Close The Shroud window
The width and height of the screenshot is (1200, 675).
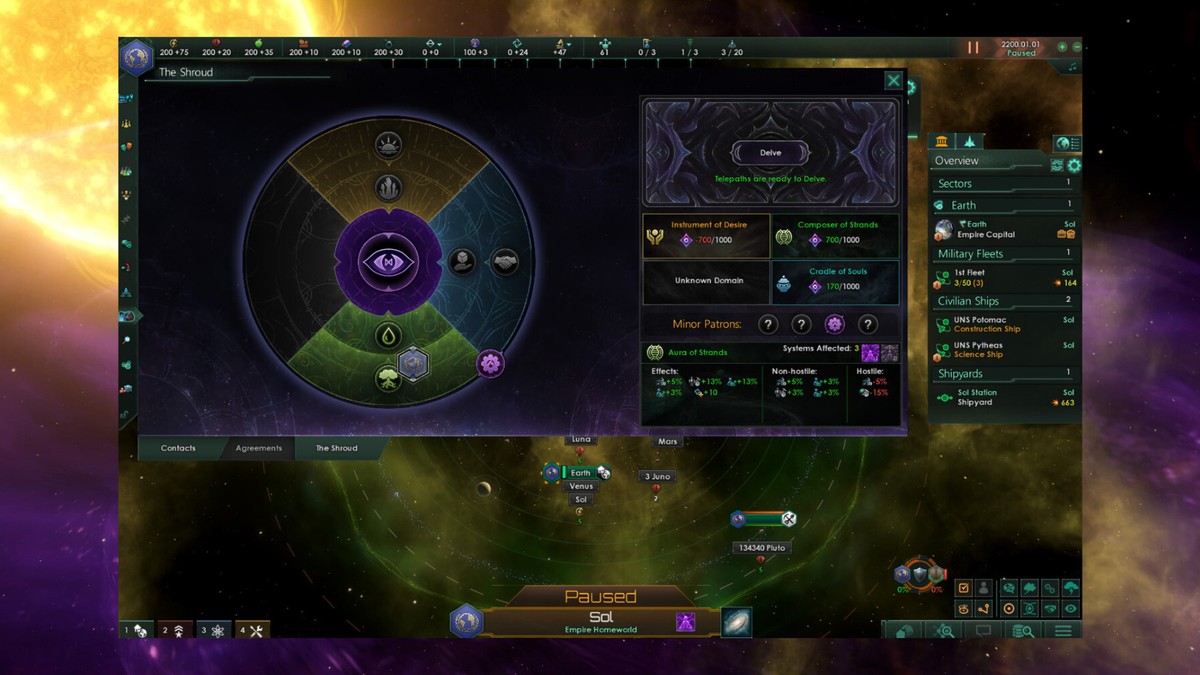click(893, 81)
